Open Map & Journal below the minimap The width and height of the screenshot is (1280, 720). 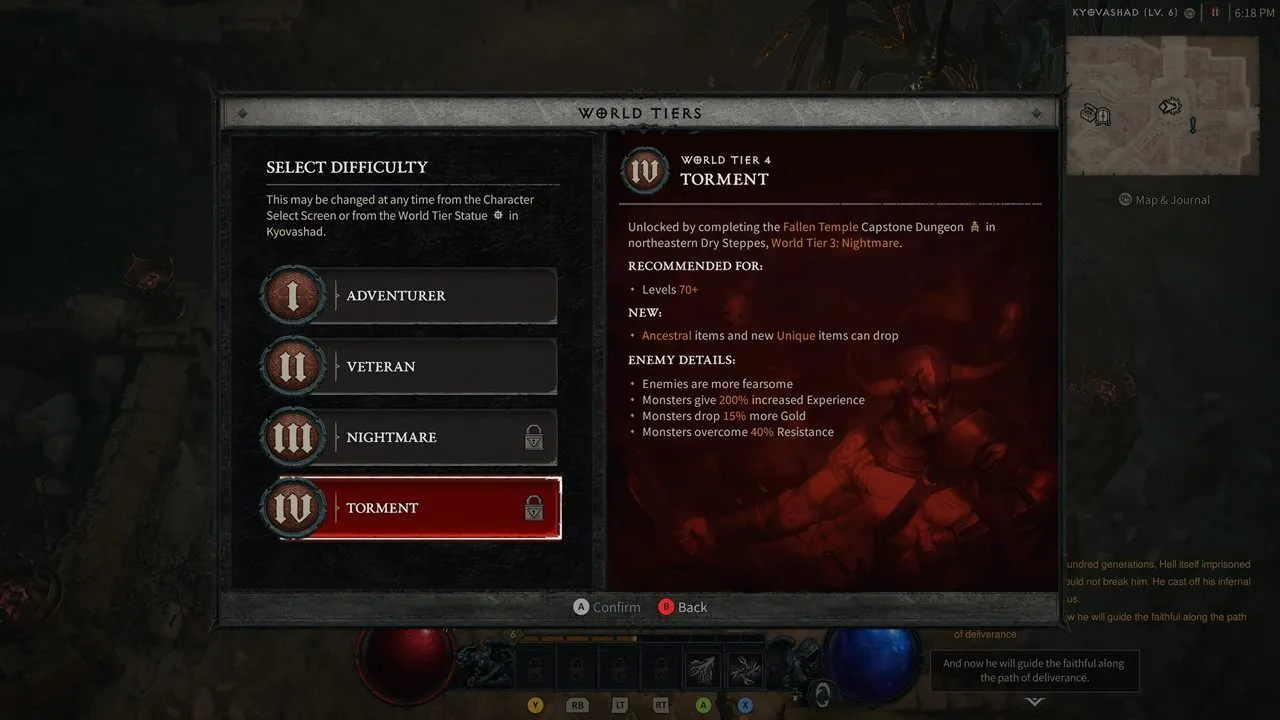1164,199
